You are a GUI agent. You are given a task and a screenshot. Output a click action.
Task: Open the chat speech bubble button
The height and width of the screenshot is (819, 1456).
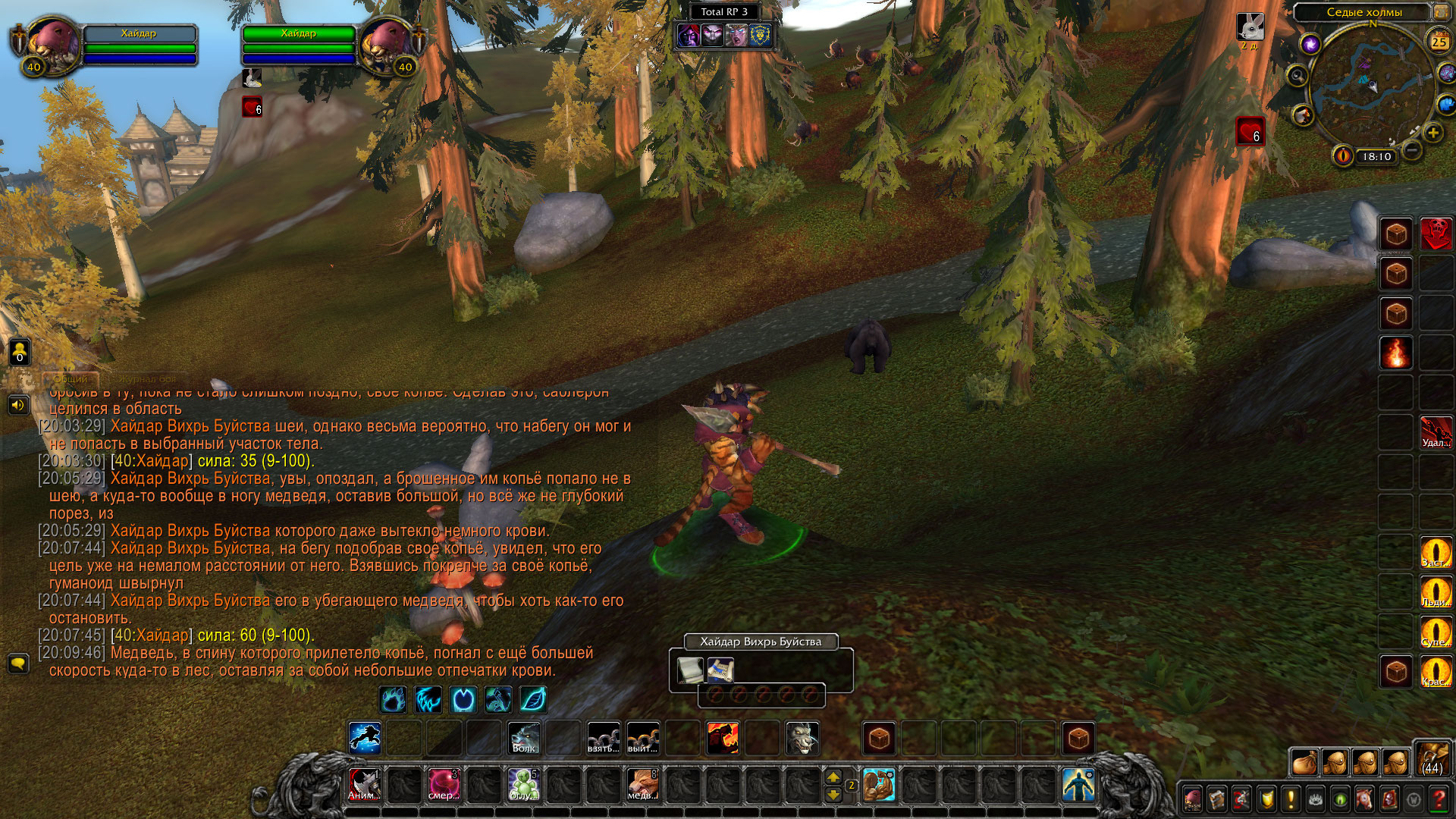[x=18, y=664]
